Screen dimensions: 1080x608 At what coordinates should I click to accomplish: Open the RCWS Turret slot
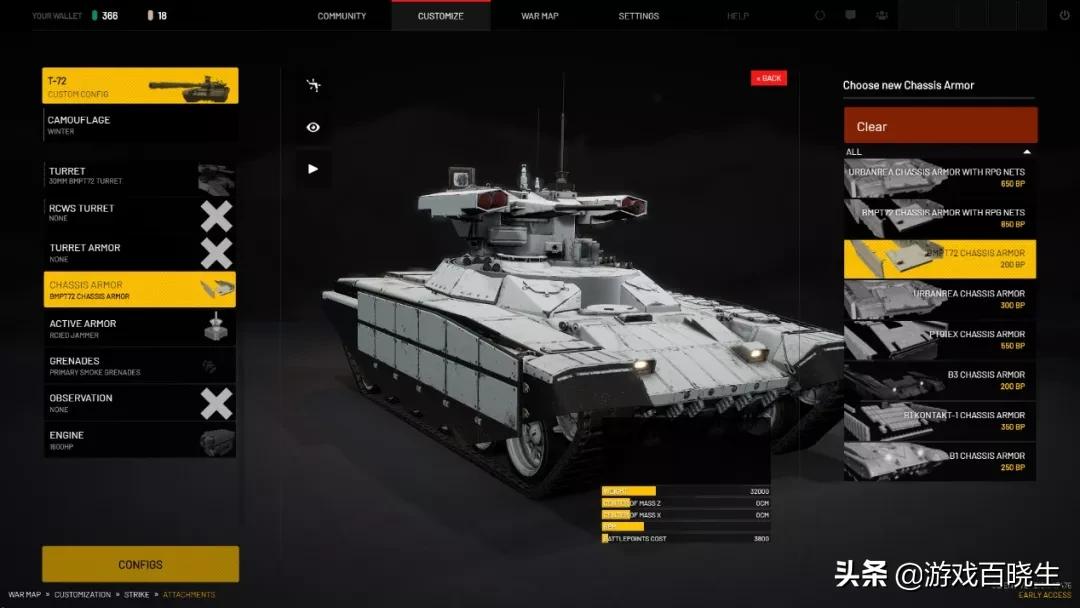pos(140,213)
